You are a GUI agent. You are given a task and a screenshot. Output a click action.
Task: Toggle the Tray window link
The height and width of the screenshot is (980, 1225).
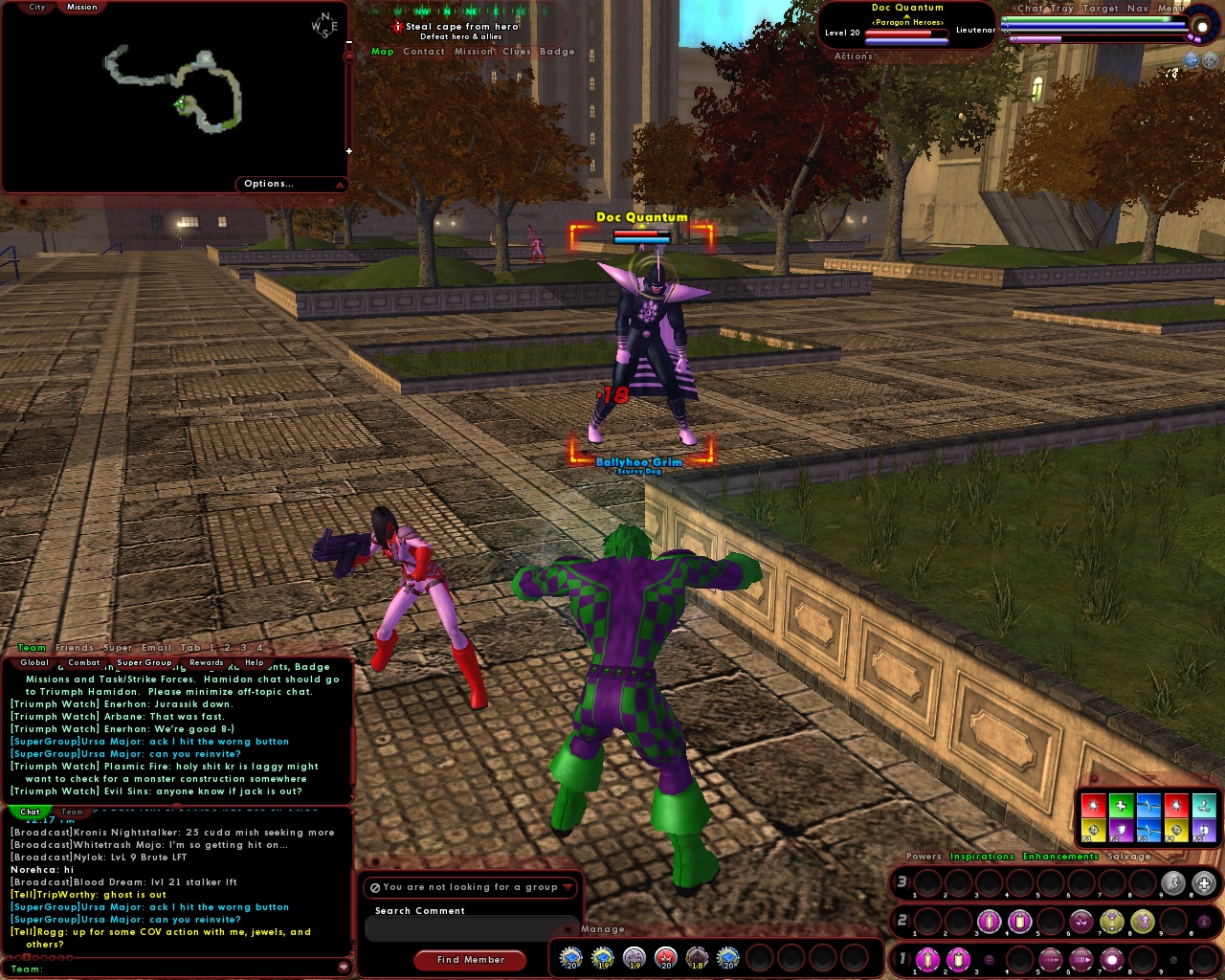tap(1062, 9)
